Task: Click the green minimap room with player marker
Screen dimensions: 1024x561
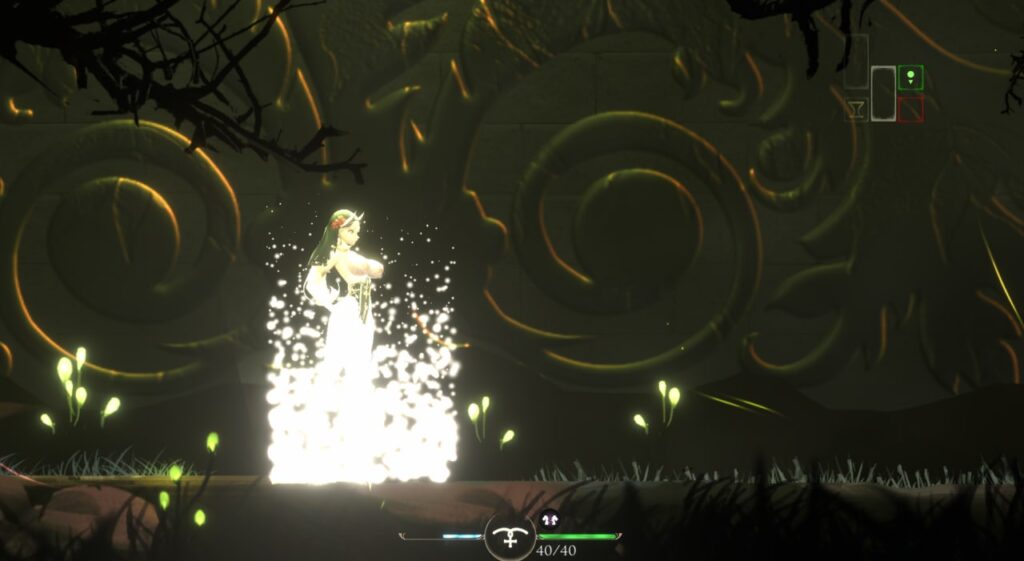Action: click(x=910, y=77)
